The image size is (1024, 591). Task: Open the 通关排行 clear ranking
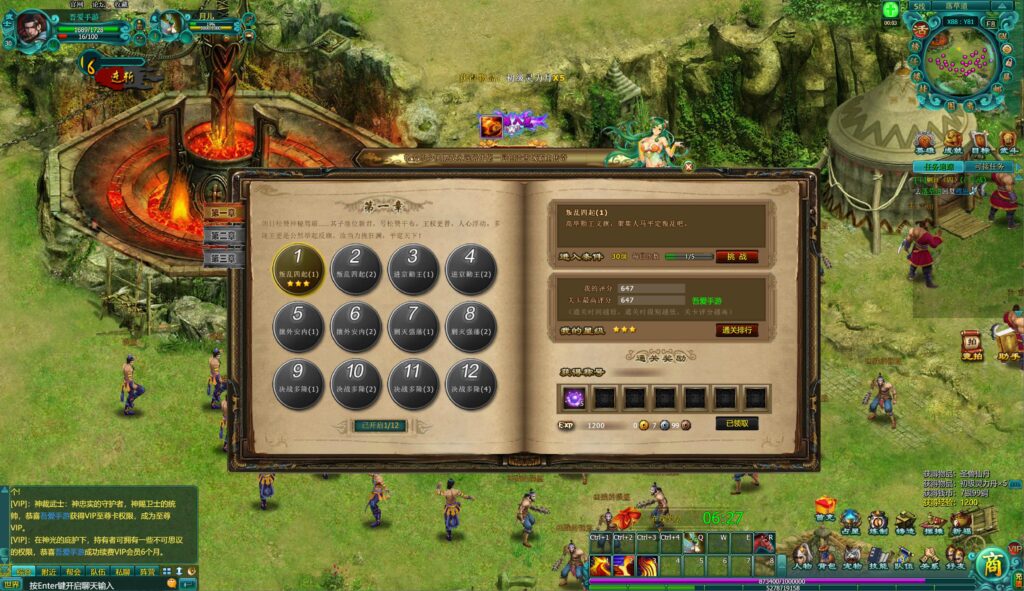(736, 330)
